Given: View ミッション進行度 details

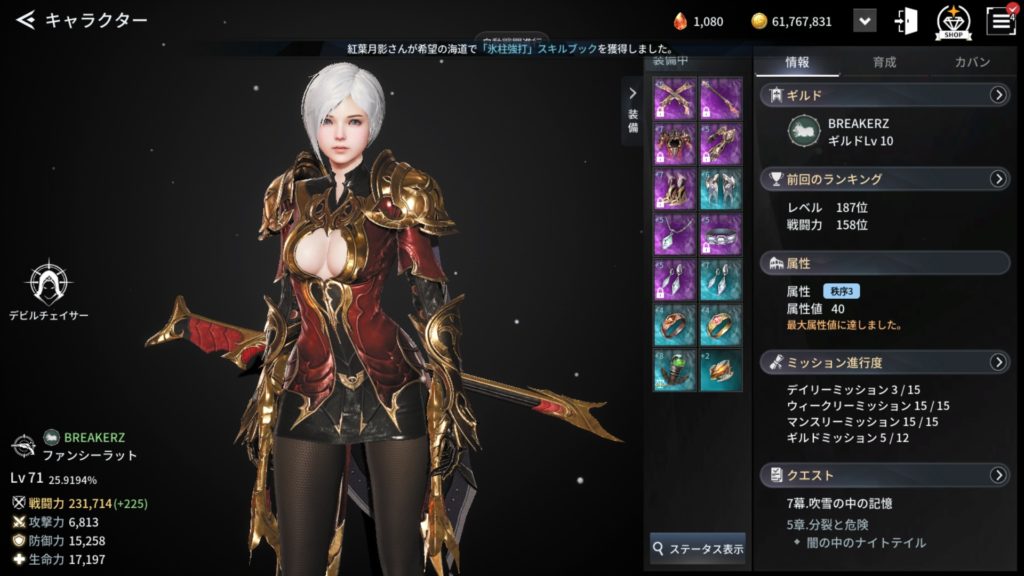Looking at the screenshot, I should (x=997, y=361).
